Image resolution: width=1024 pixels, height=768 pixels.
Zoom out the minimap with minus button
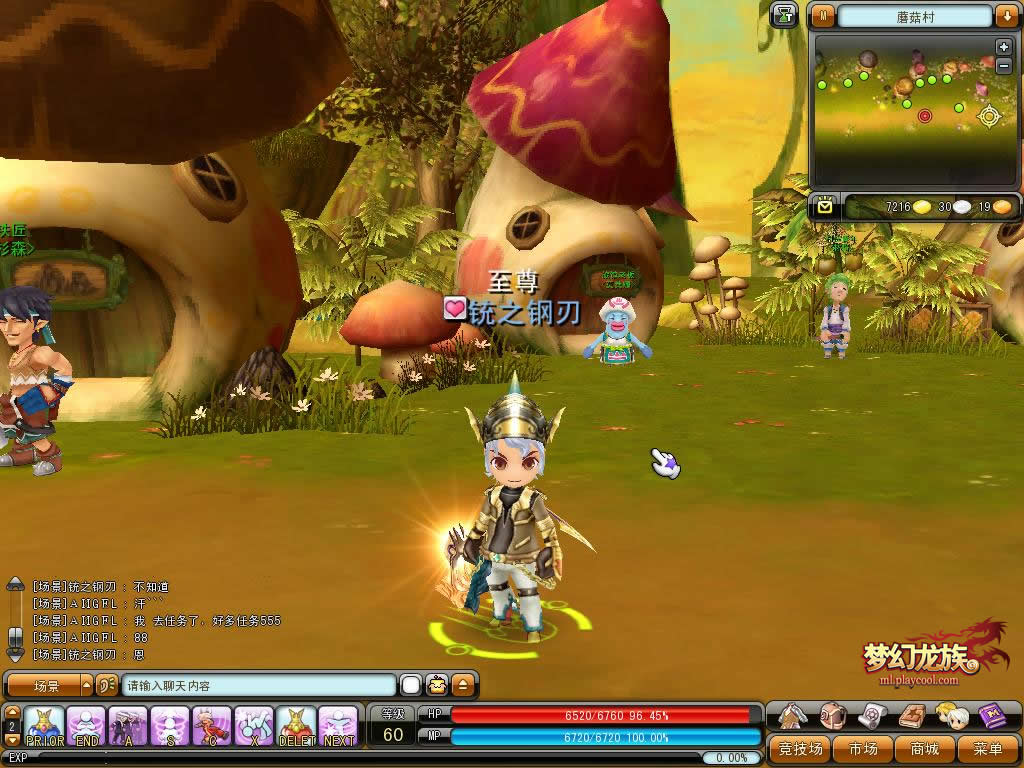coord(1004,65)
